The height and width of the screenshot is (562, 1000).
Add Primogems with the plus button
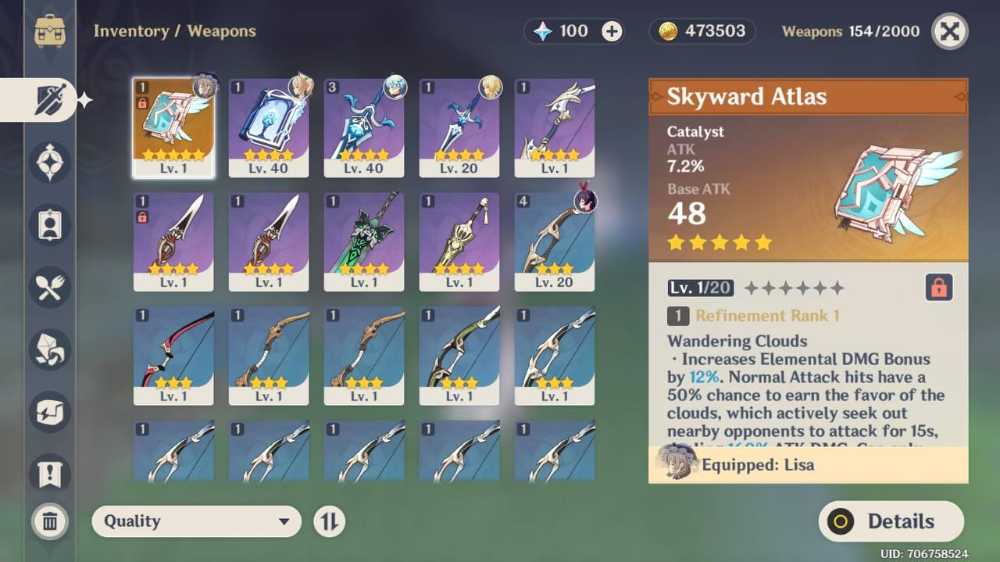pos(612,31)
